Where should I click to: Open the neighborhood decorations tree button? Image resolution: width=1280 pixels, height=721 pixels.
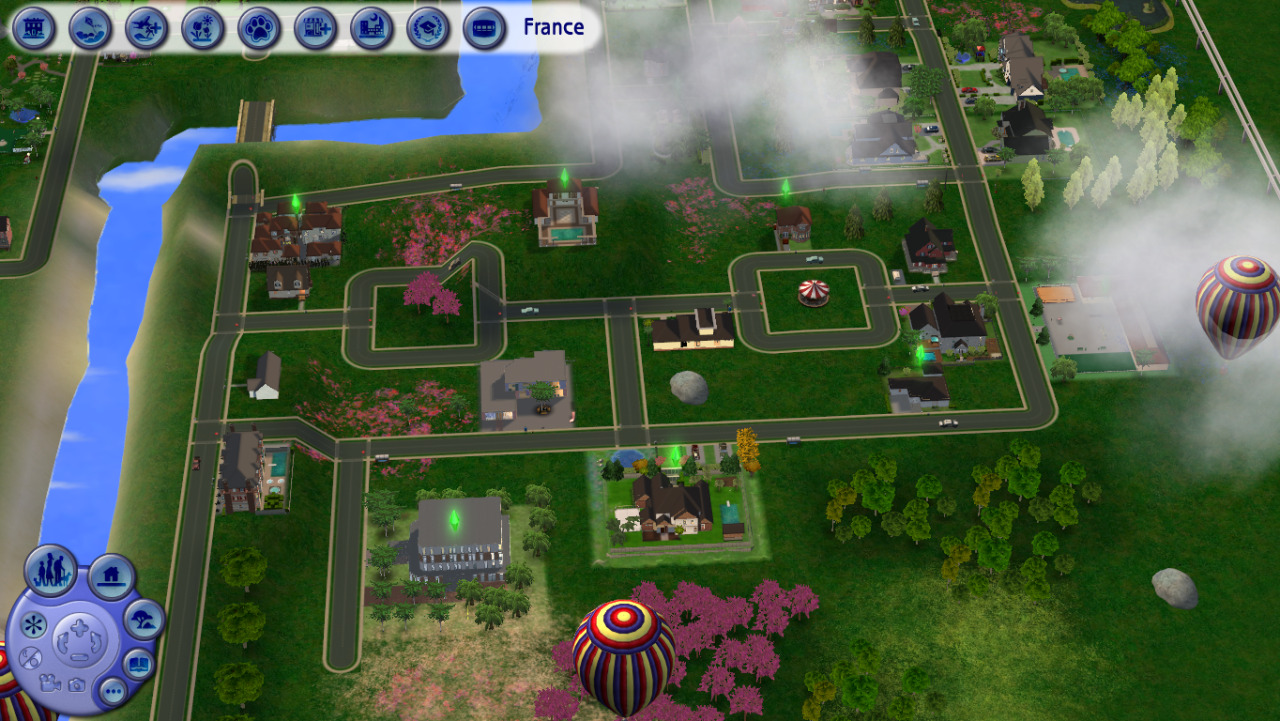click(x=144, y=620)
